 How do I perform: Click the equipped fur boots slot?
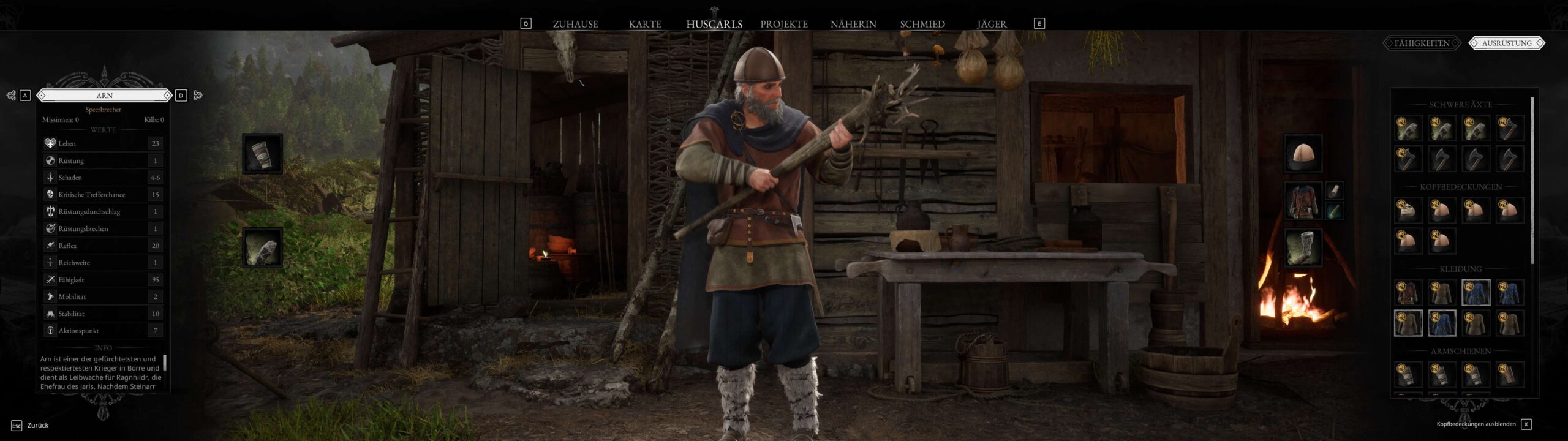click(x=1303, y=248)
